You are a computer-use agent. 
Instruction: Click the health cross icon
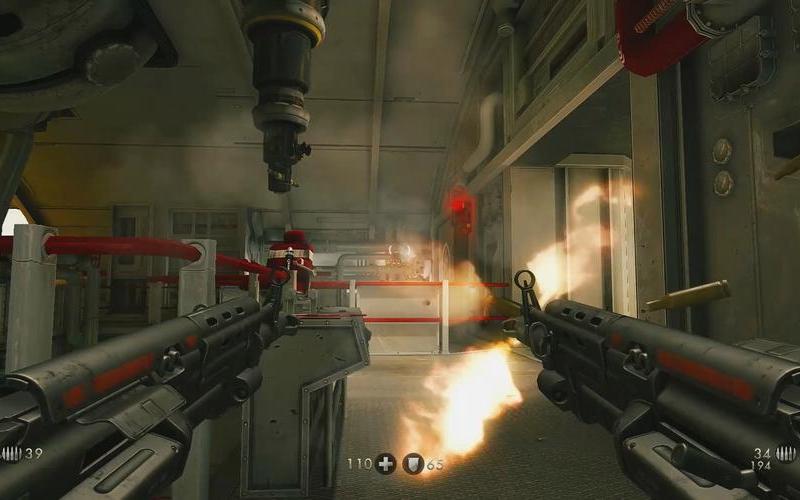[x=386, y=464]
